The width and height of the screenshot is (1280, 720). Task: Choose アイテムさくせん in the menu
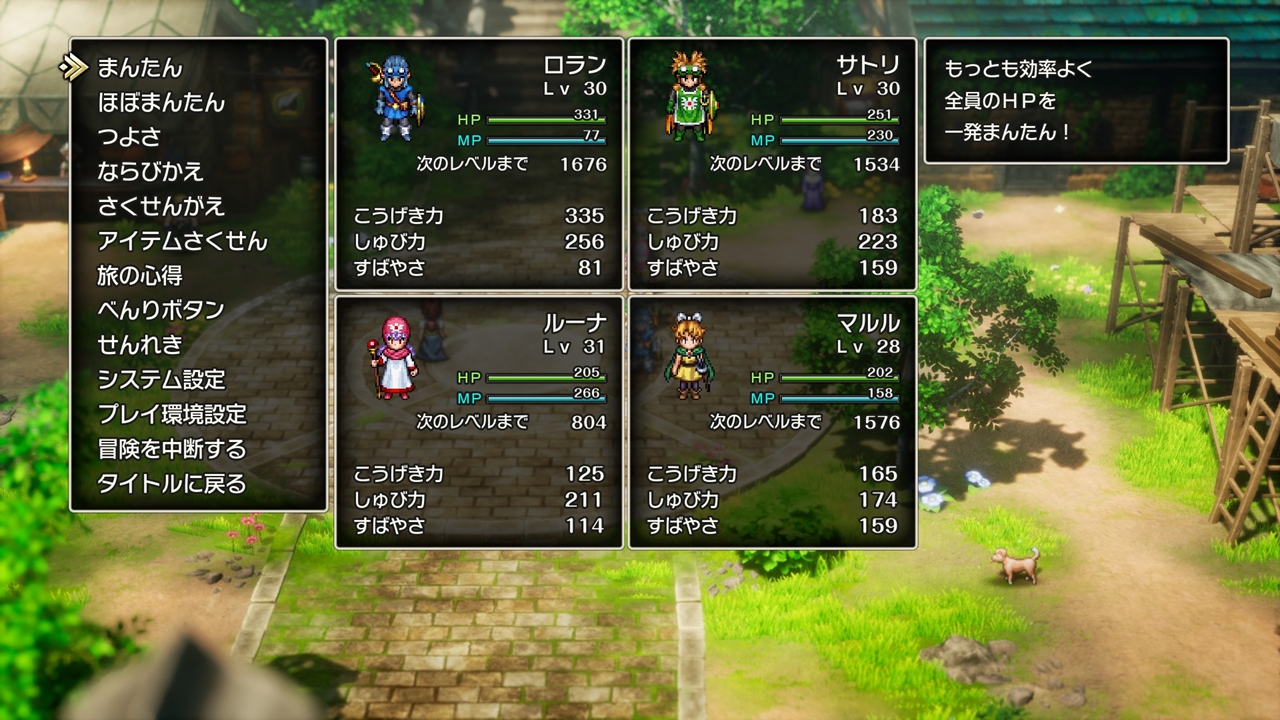182,241
